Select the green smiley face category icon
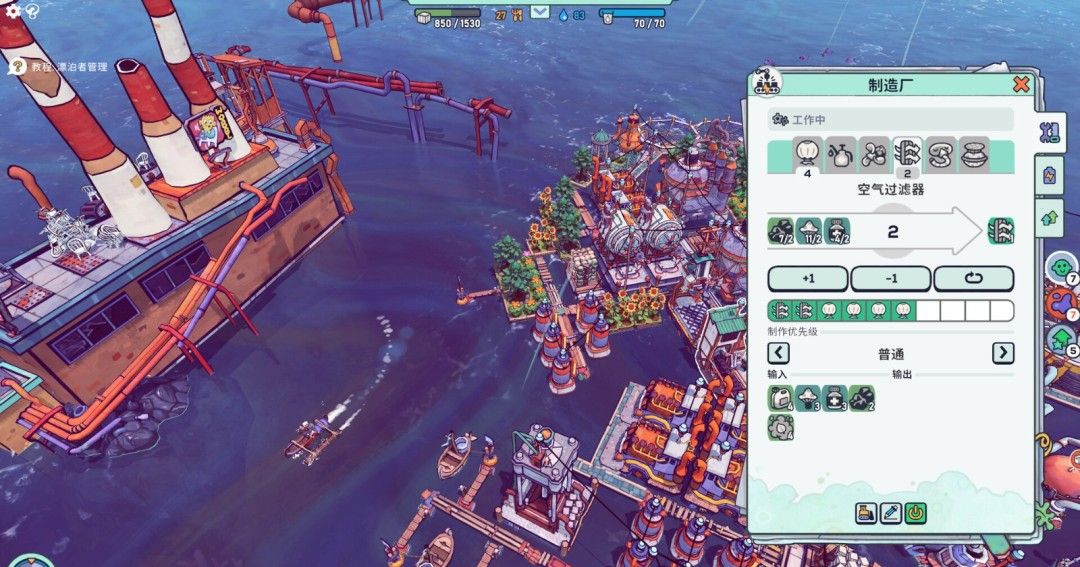This screenshot has height=567, width=1080. coord(1059,267)
